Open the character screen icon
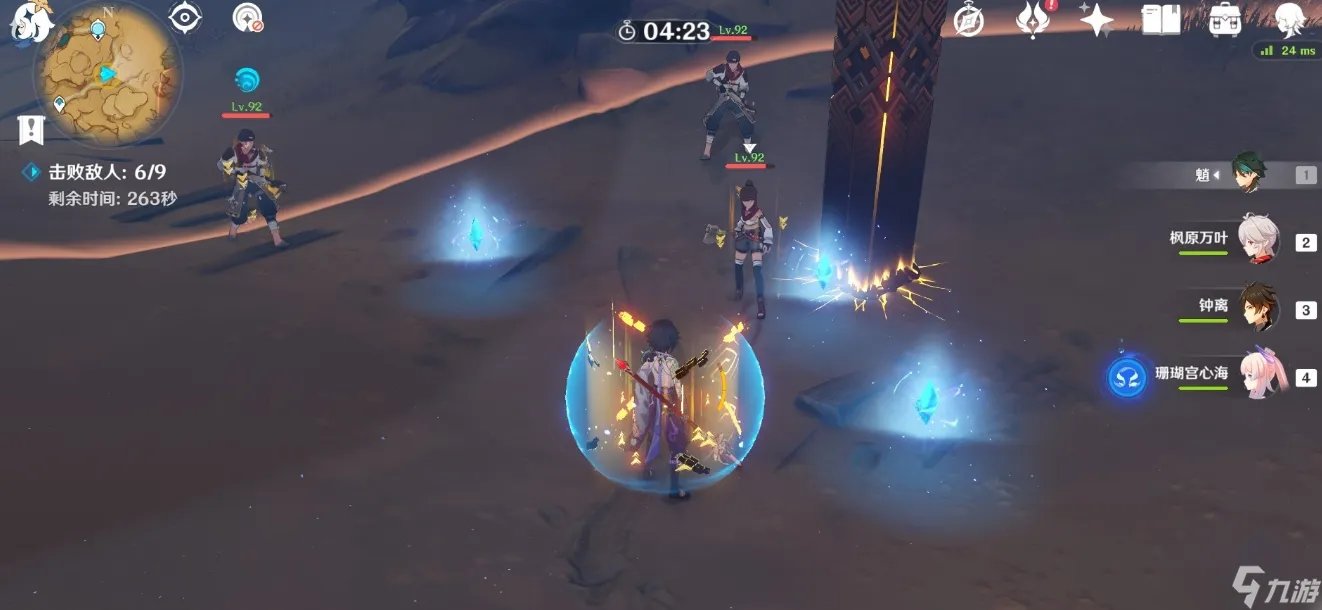 [x=1292, y=18]
